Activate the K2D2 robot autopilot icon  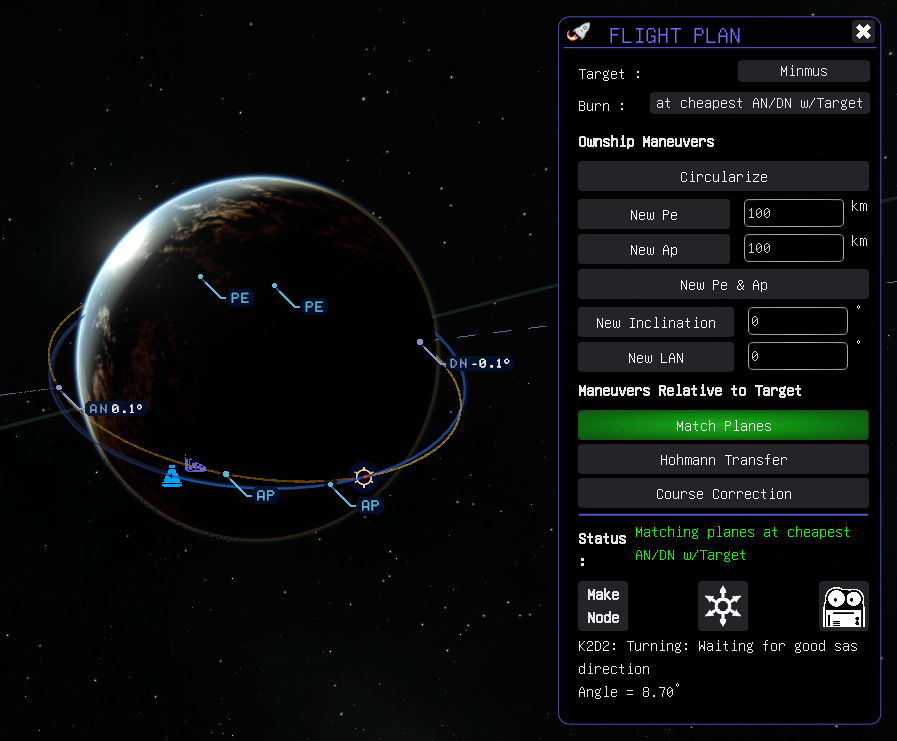point(843,606)
